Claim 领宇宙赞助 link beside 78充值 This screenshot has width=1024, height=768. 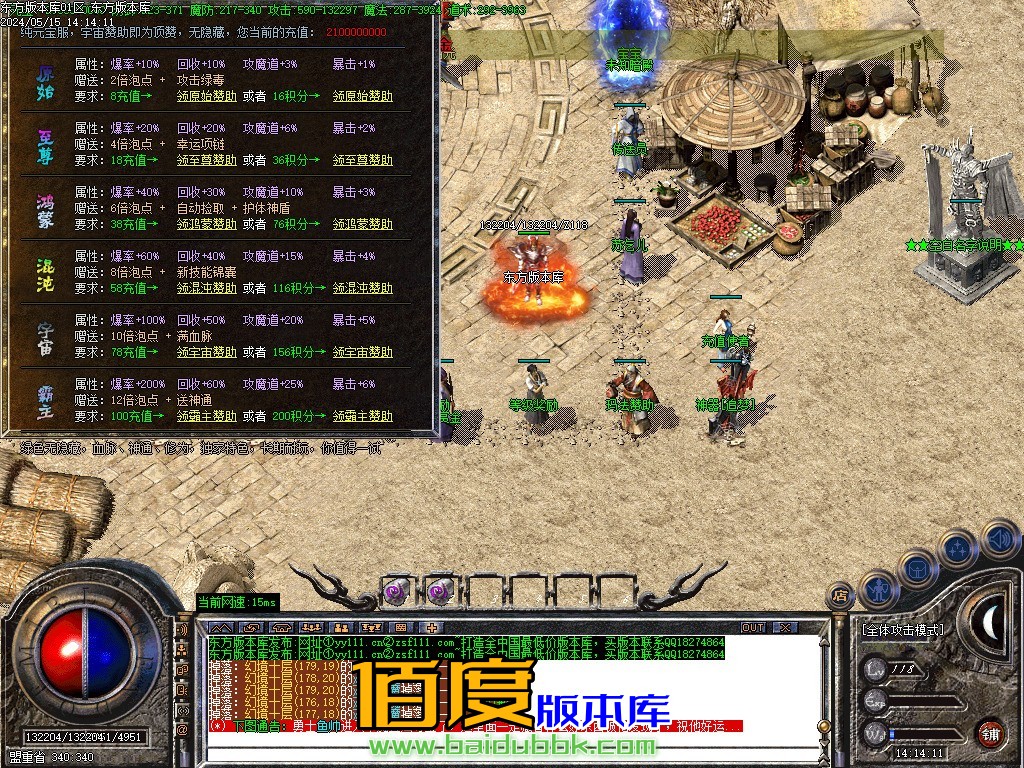[207, 352]
